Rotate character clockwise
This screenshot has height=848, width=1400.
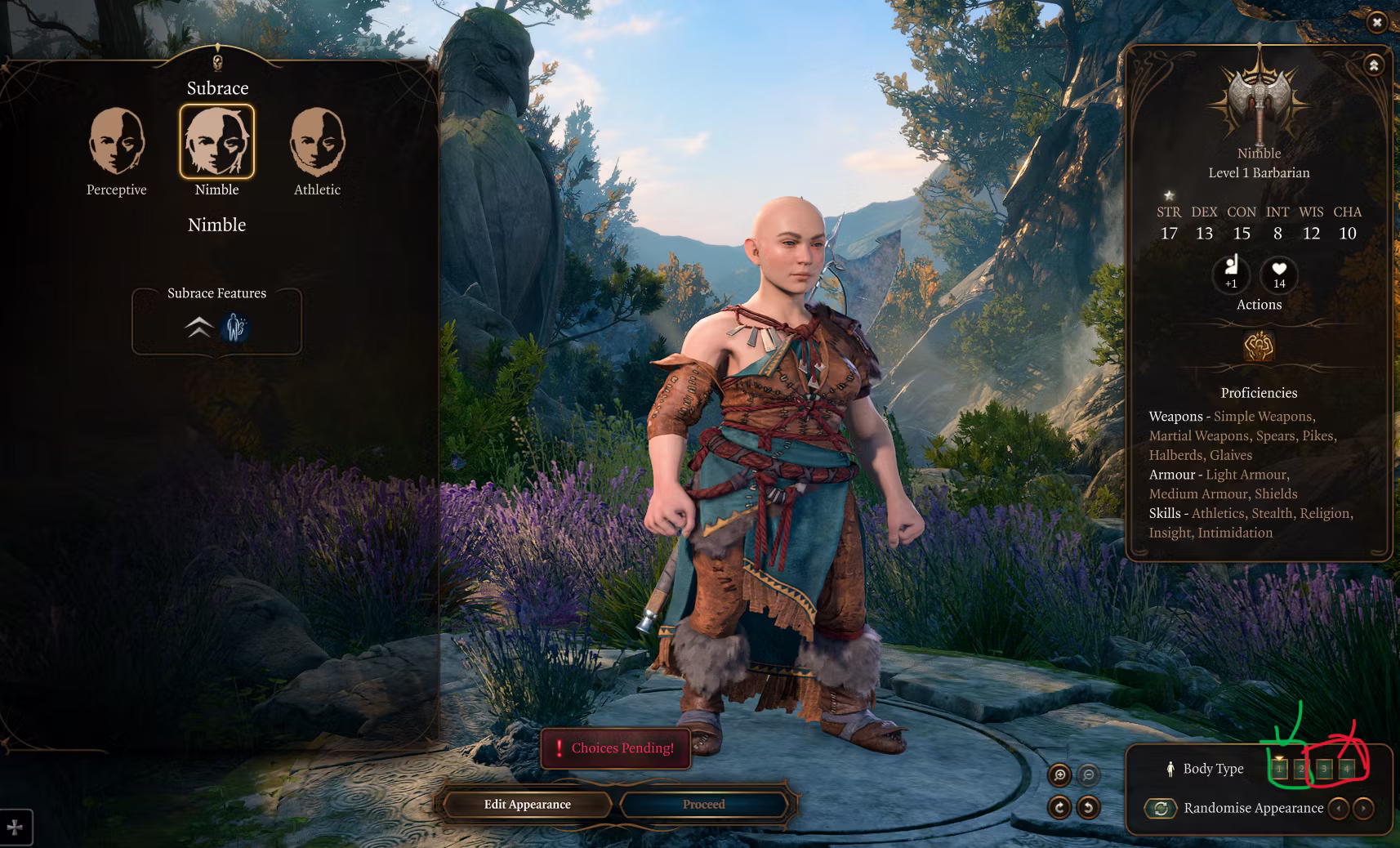tap(1059, 808)
